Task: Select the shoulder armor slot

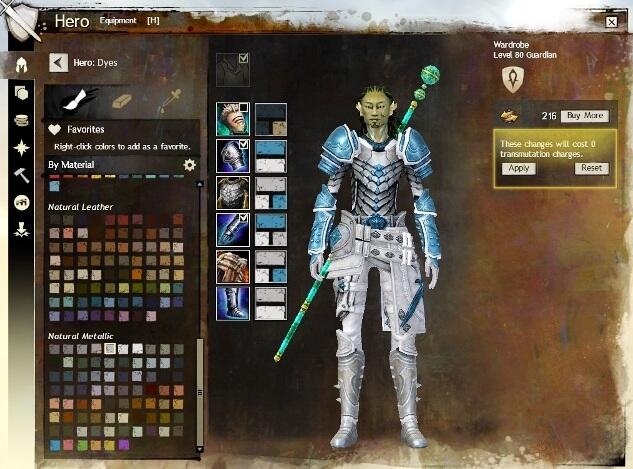Action: [x=232, y=156]
